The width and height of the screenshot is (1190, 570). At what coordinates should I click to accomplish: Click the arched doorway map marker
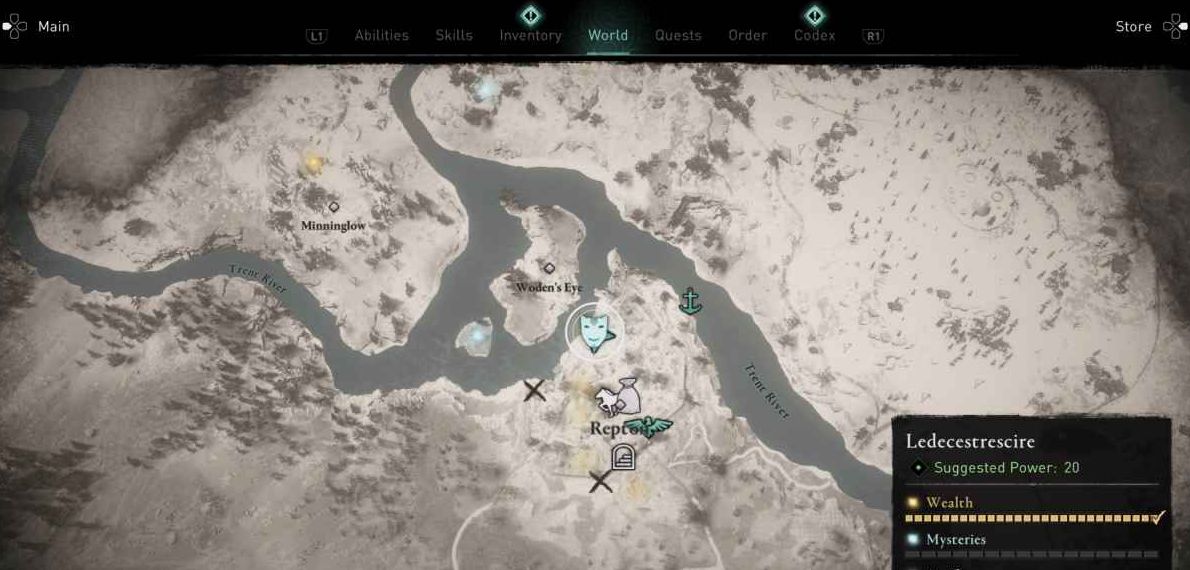[623, 458]
